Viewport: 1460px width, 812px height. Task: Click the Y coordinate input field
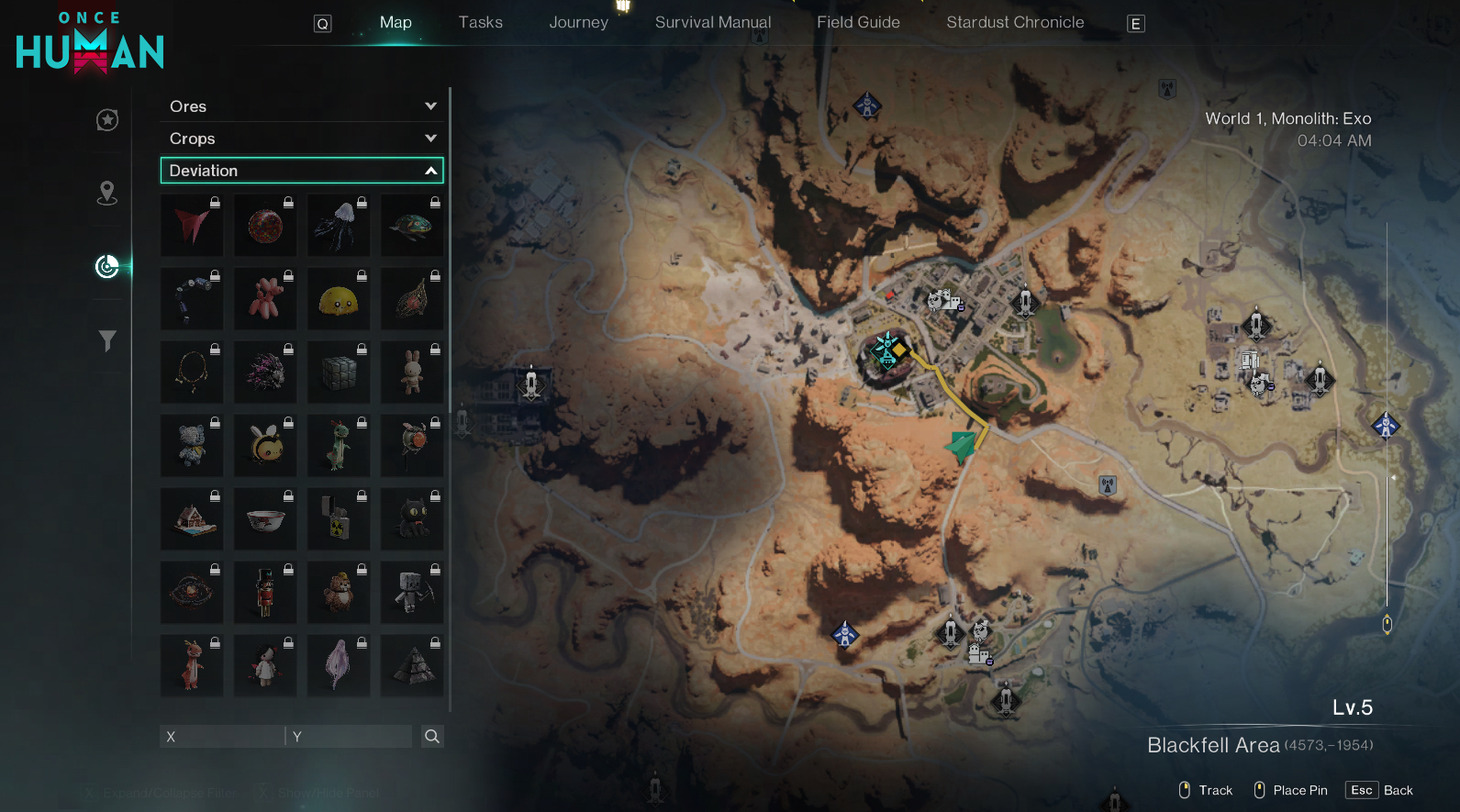pyautogui.click(x=351, y=737)
